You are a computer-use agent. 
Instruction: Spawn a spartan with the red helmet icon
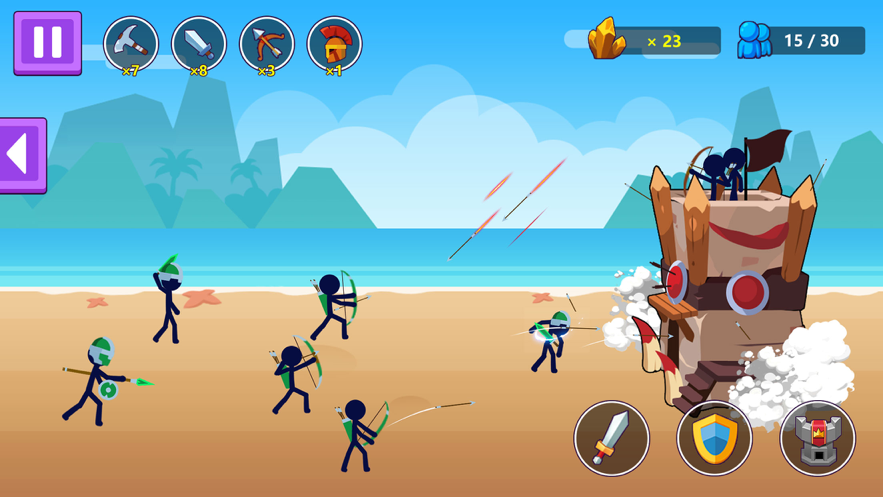(x=334, y=44)
